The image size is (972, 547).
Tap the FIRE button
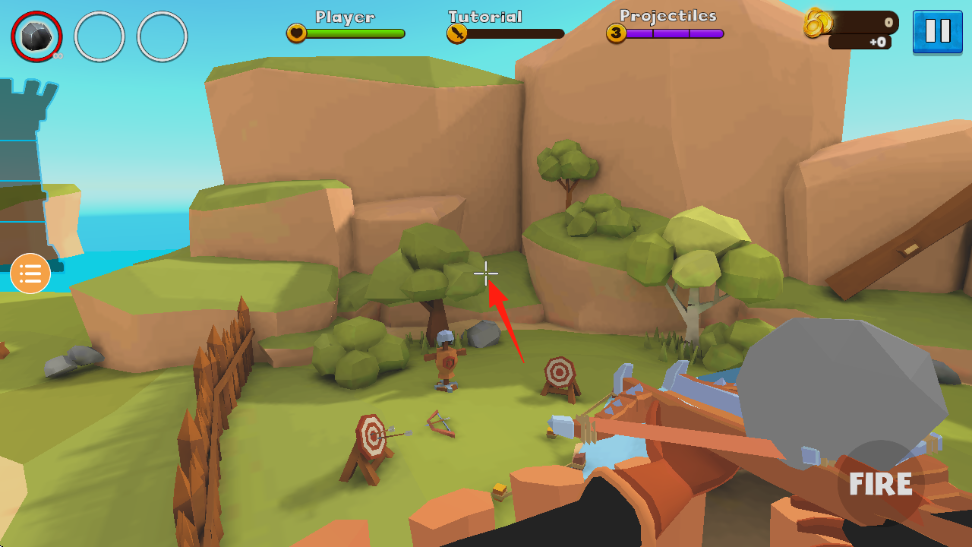click(880, 484)
